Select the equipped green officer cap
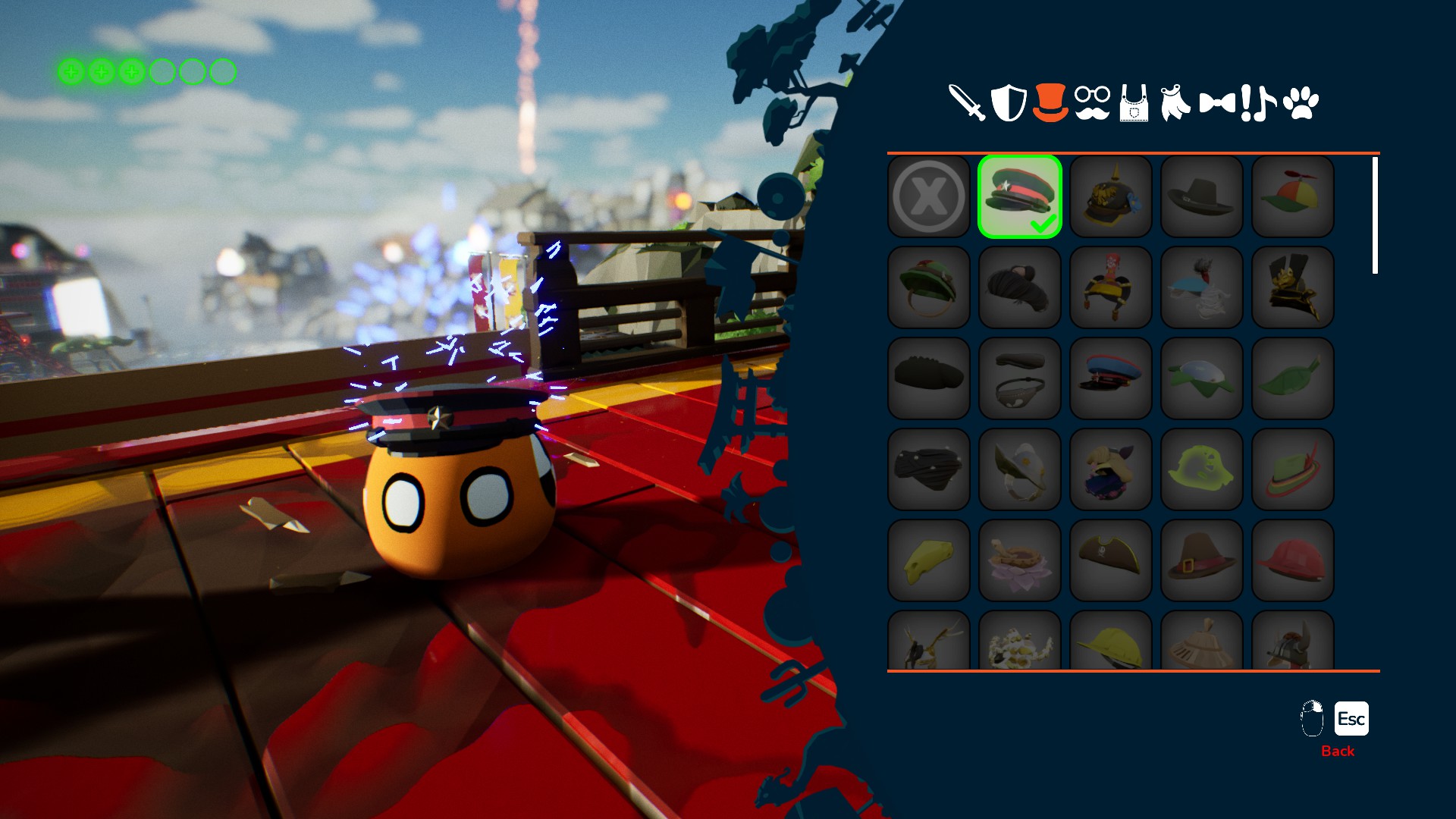The image size is (1456, 819). coord(1020,196)
